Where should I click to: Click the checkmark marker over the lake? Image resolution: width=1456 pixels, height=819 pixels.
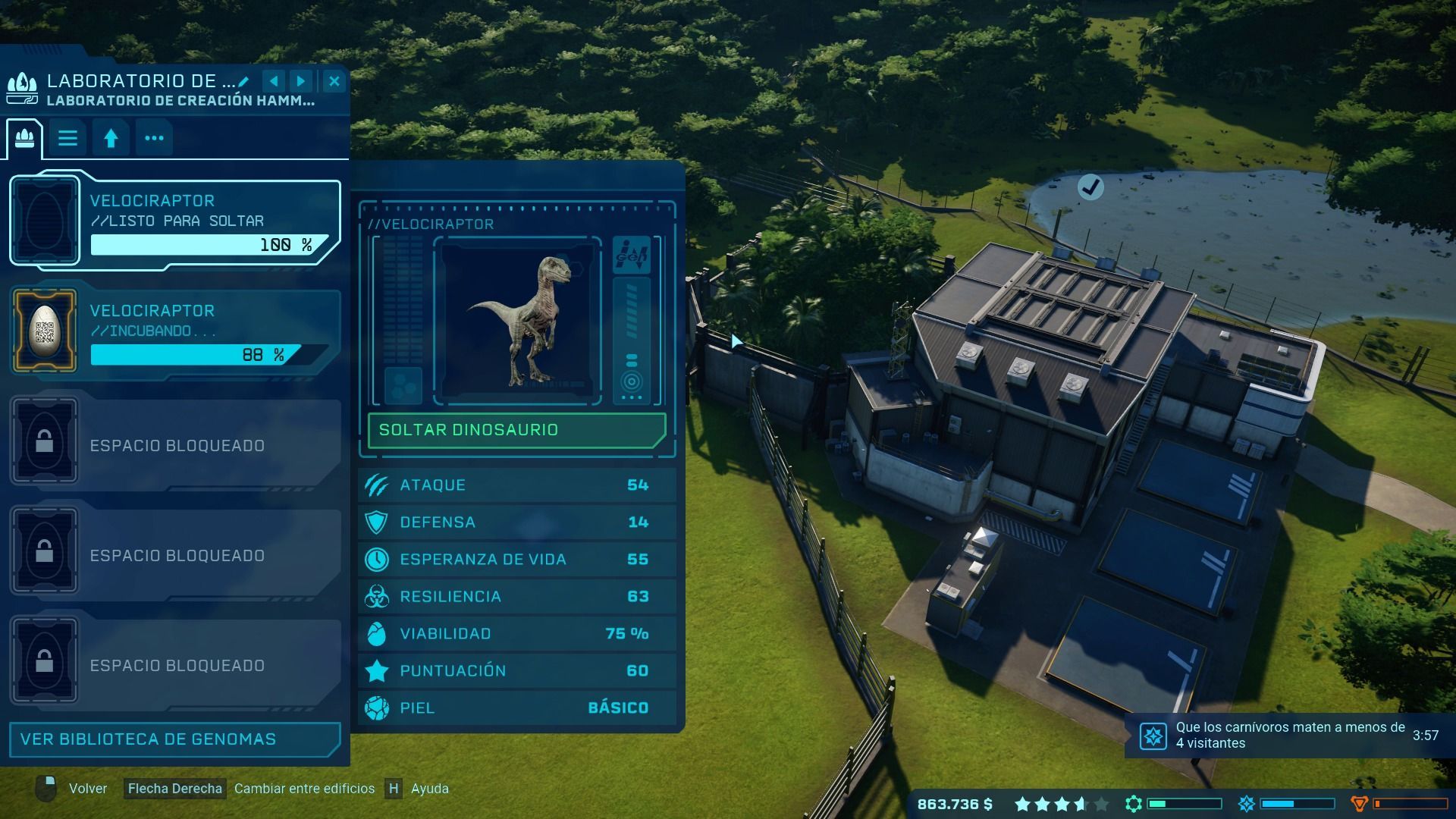tap(1090, 187)
